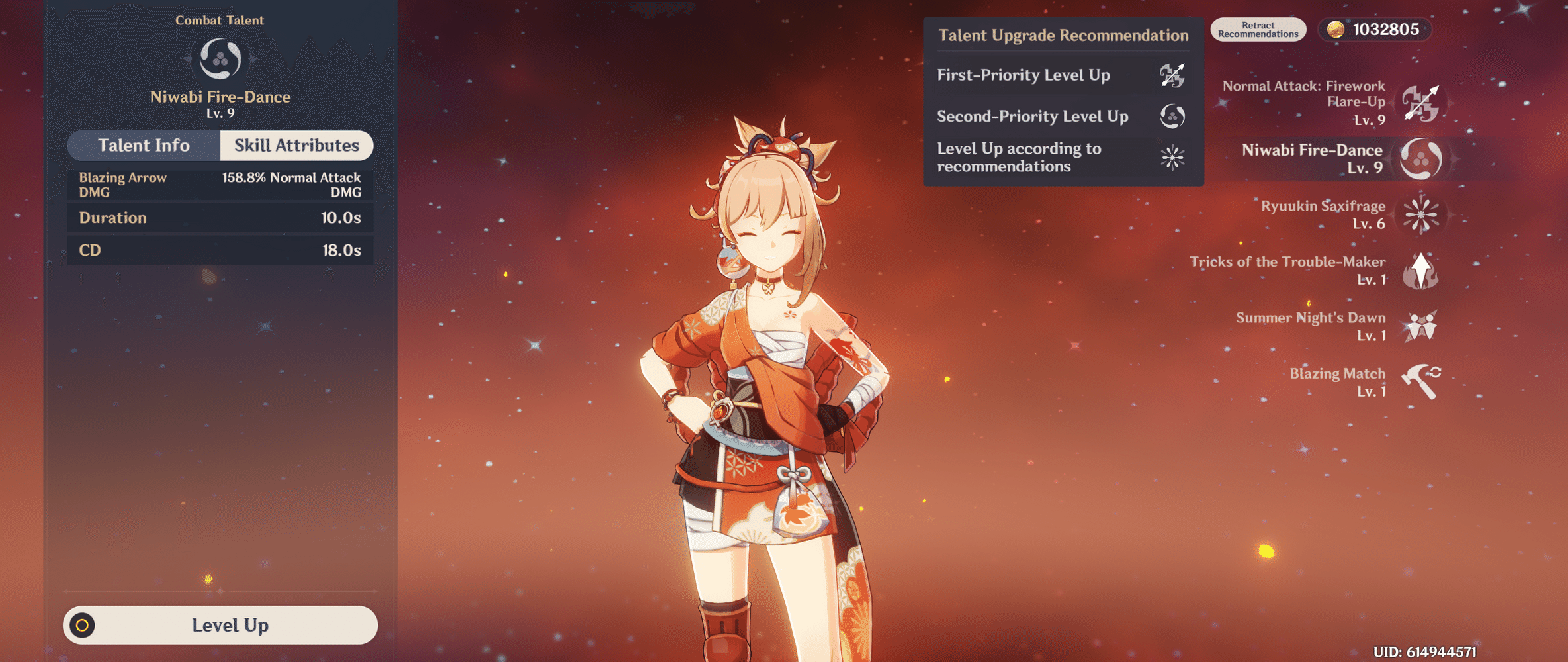
Task: Open the Summer Night's Dawn passive talent
Action: [x=1419, y=326]
